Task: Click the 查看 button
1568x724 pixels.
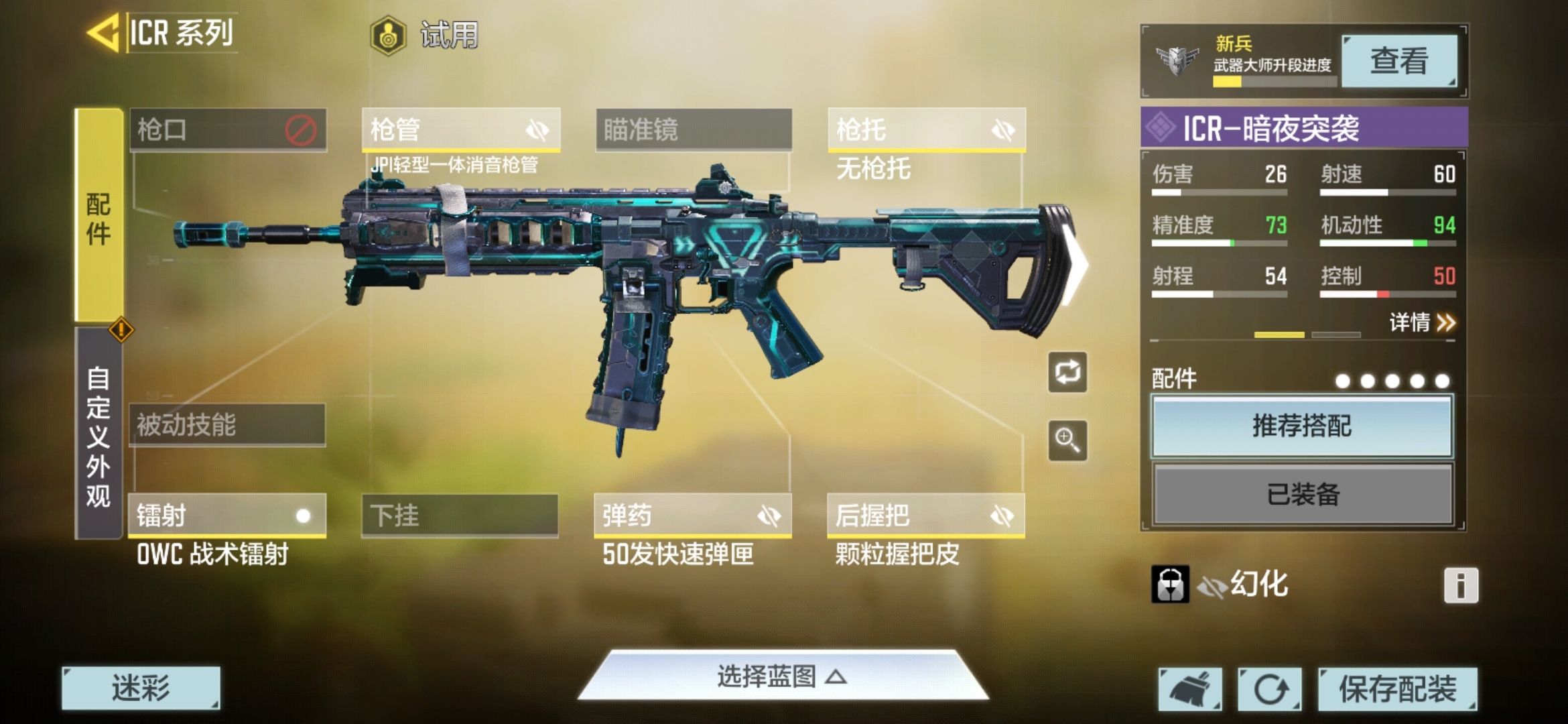Action: 1398,61
